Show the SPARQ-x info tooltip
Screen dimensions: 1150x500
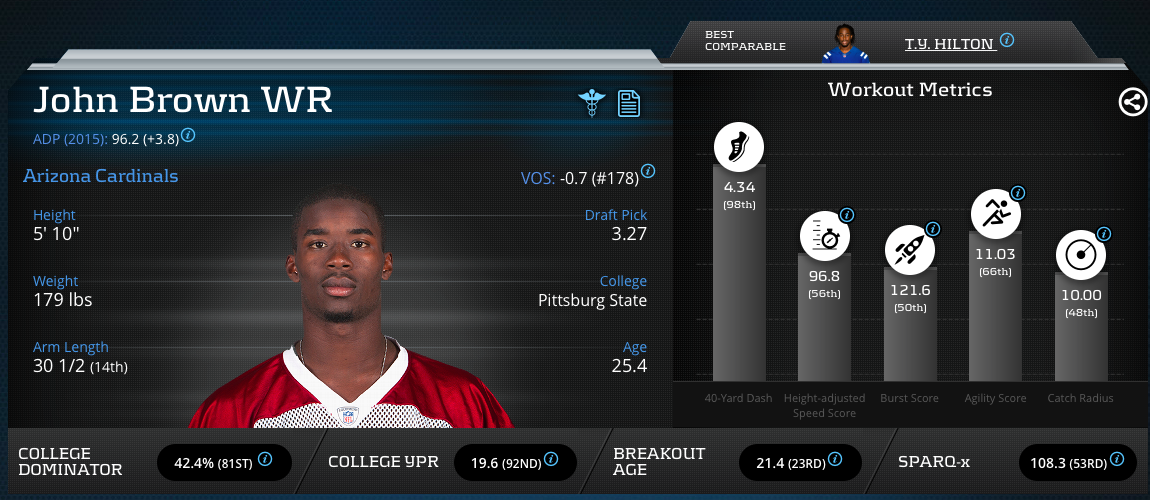coord(1117,460)
